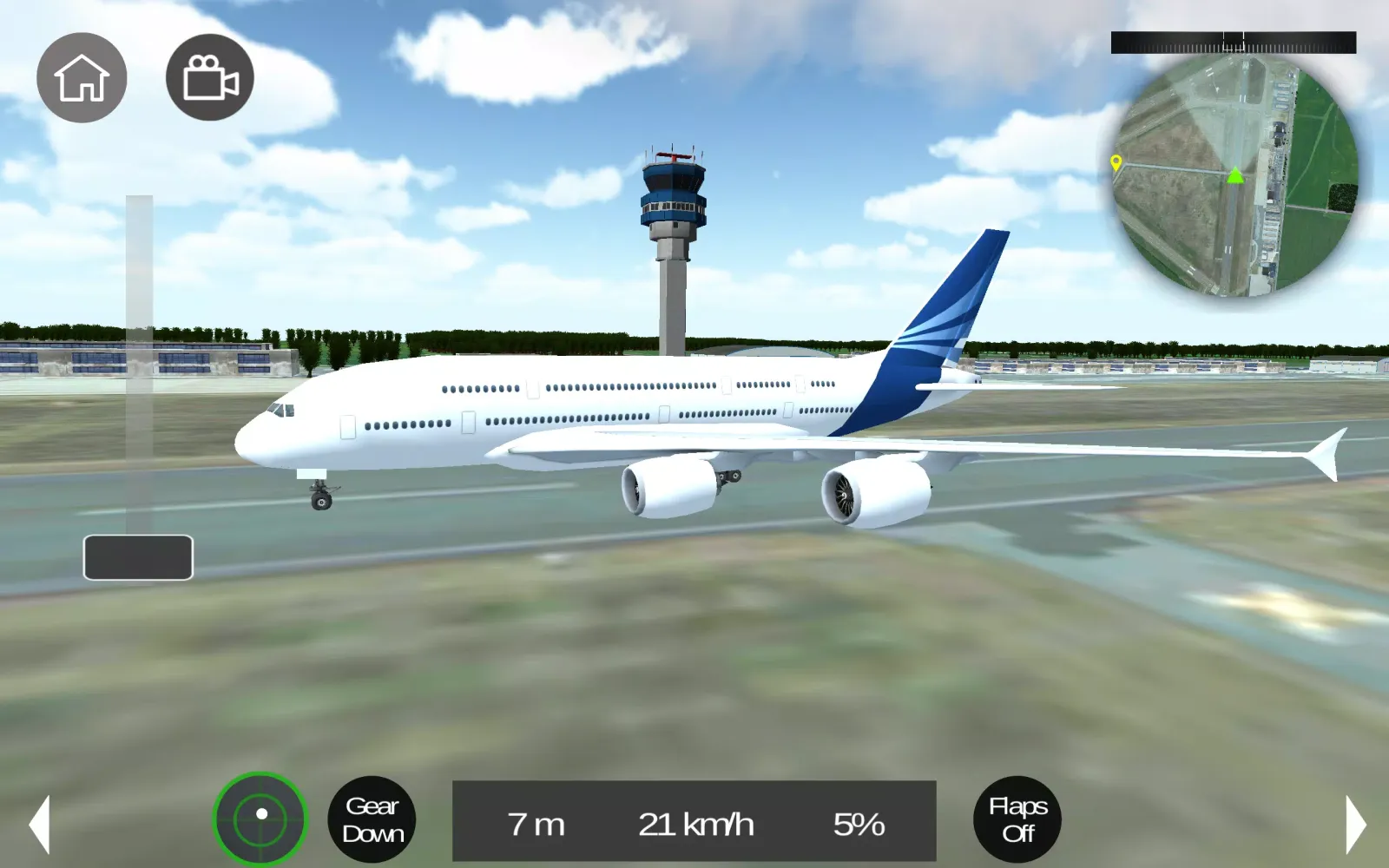The height and width of the screenshot is (868, 1389).
Task: Click the flight info bar panel
Action: (694, 819)
